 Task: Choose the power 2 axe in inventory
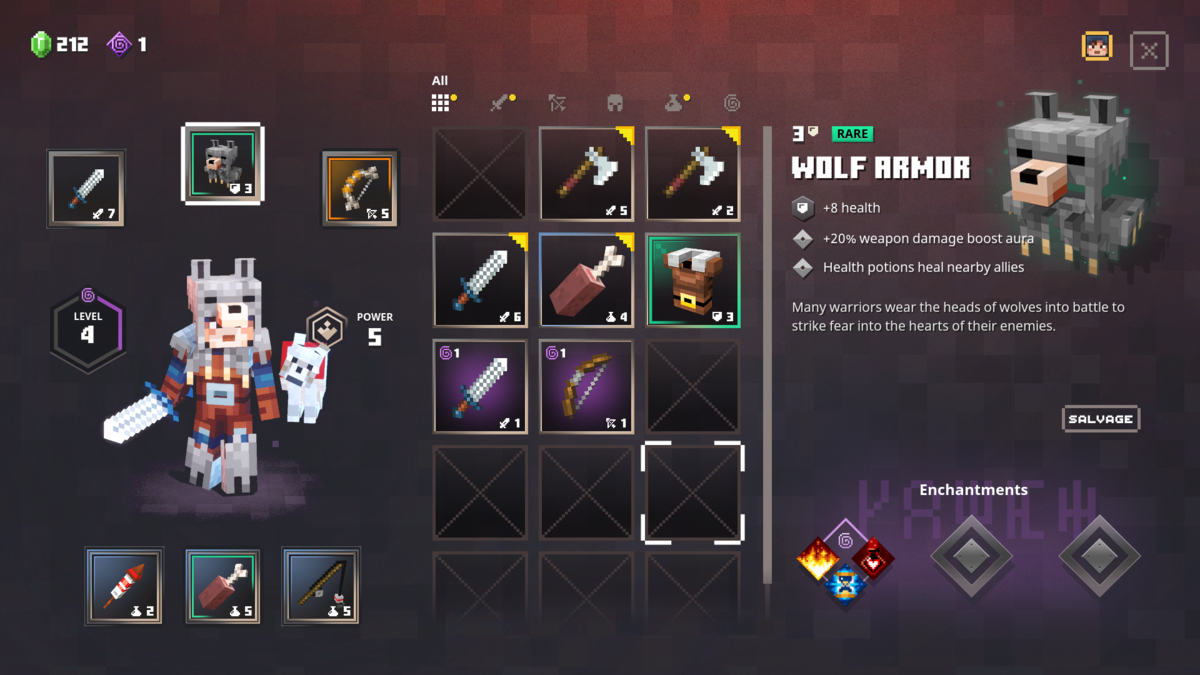click(693, 174)
